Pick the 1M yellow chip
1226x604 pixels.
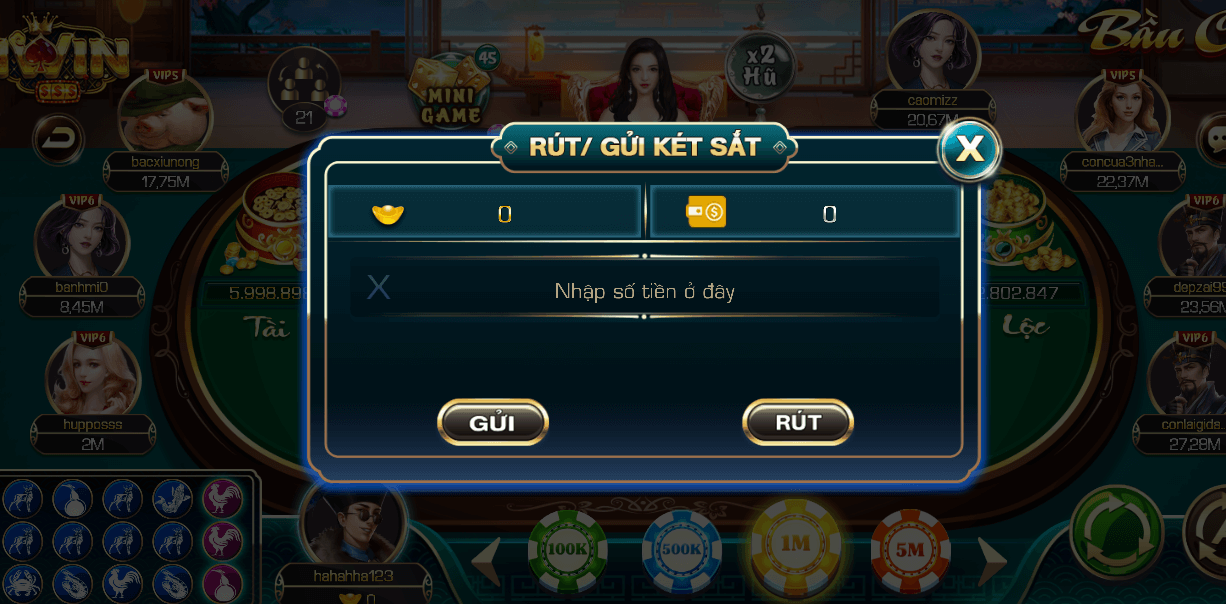796,545
